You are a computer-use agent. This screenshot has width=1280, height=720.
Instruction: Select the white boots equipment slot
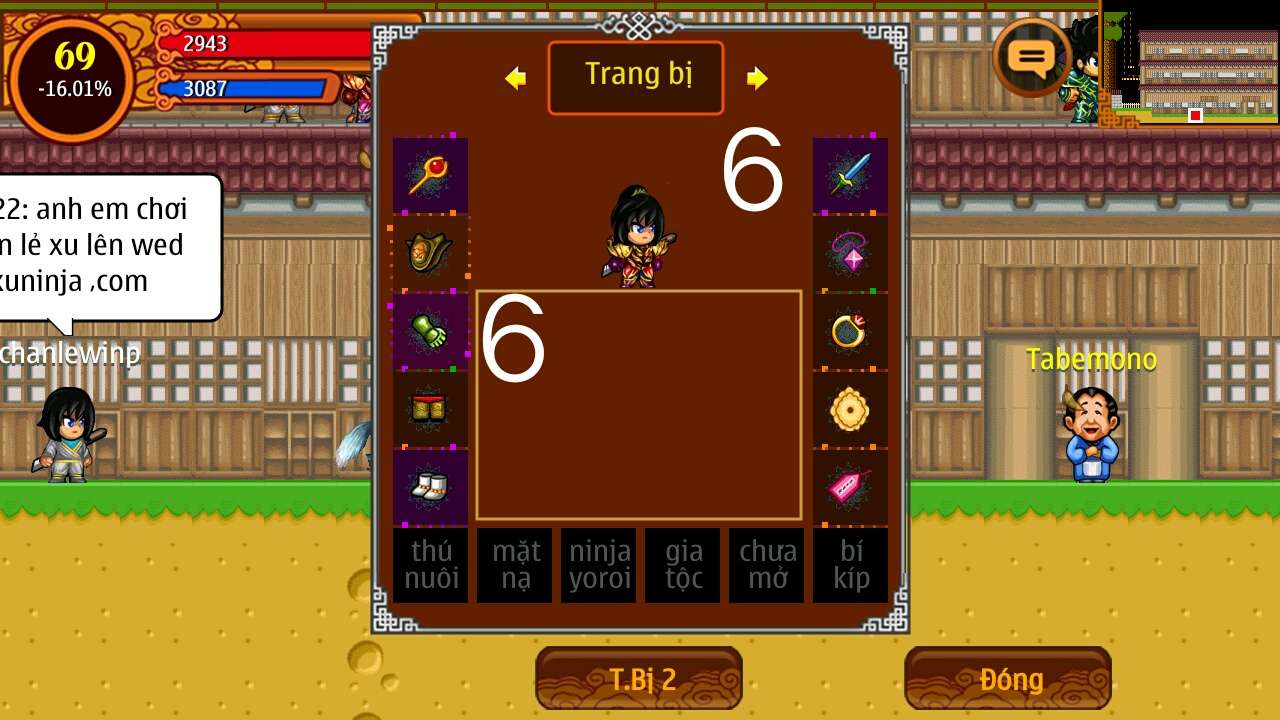coord(430,487)
